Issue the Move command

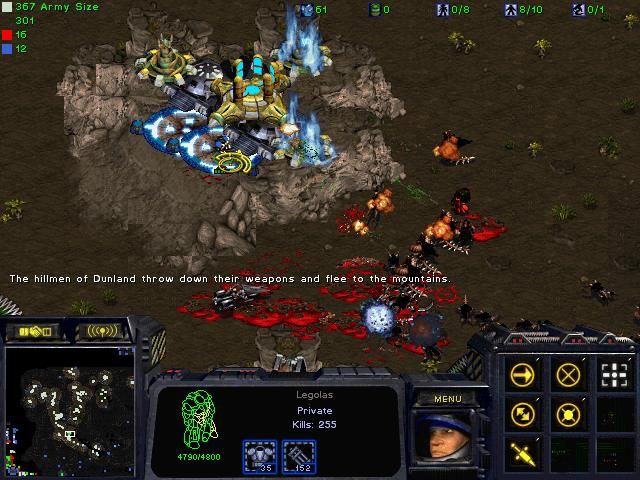(522, 375)
